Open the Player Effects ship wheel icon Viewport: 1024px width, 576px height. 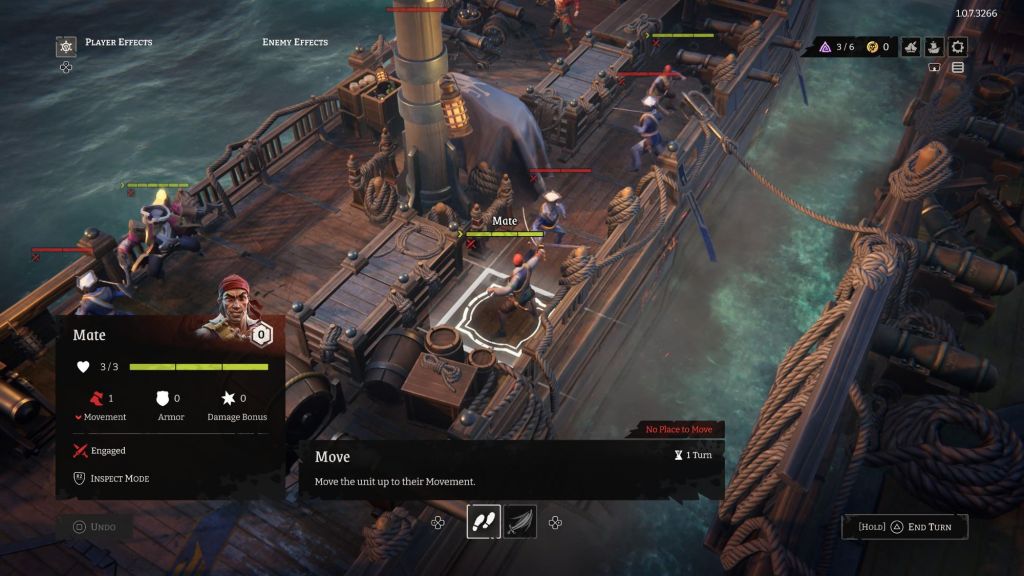pos(66,46)
